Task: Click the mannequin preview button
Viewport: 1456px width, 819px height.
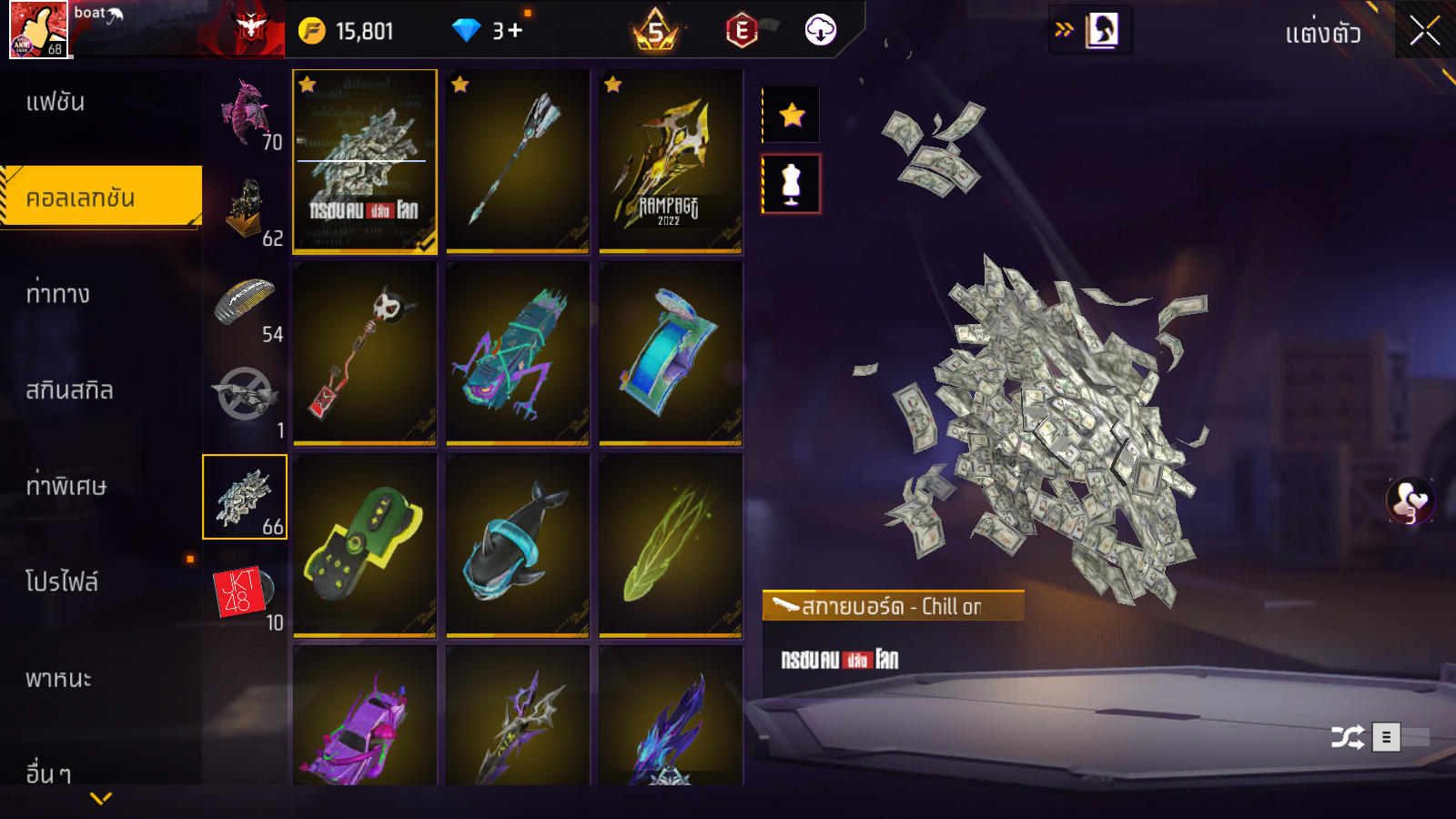Action: click(x=792, y=184)
